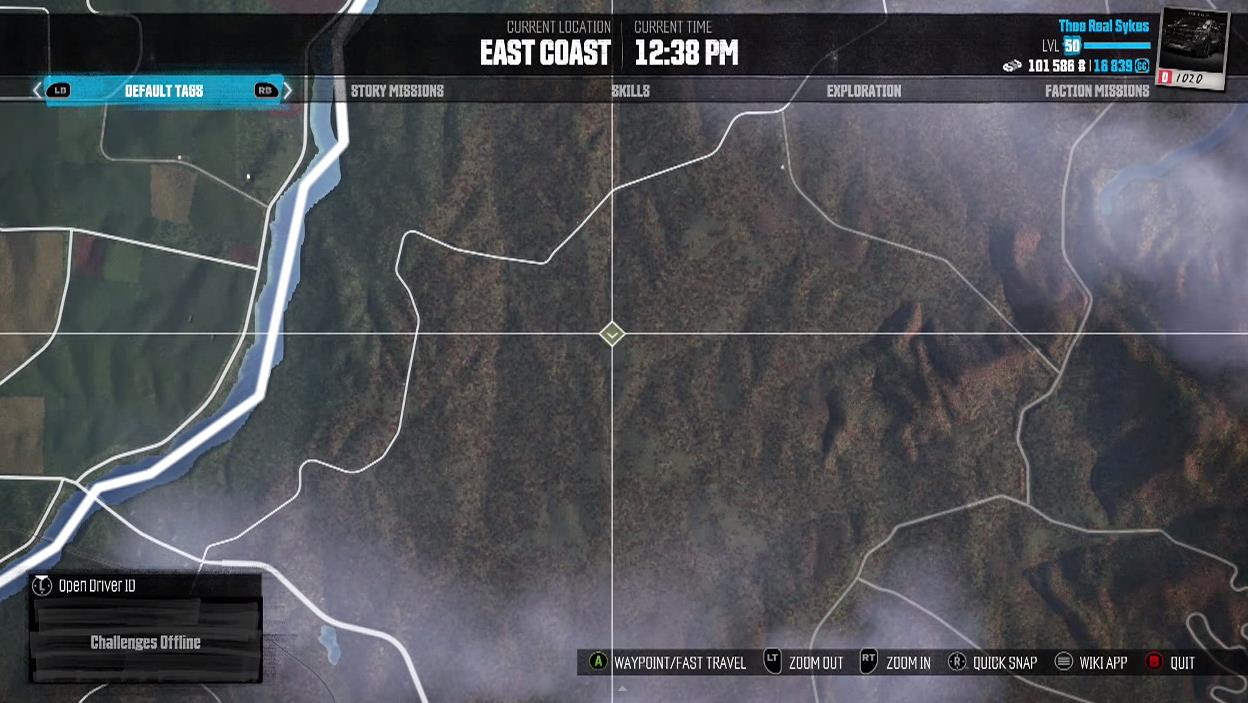Switch to Faction Missions tab
Image resolution: width=1248 pixels, height=703 pixels.
point(1097,91)
